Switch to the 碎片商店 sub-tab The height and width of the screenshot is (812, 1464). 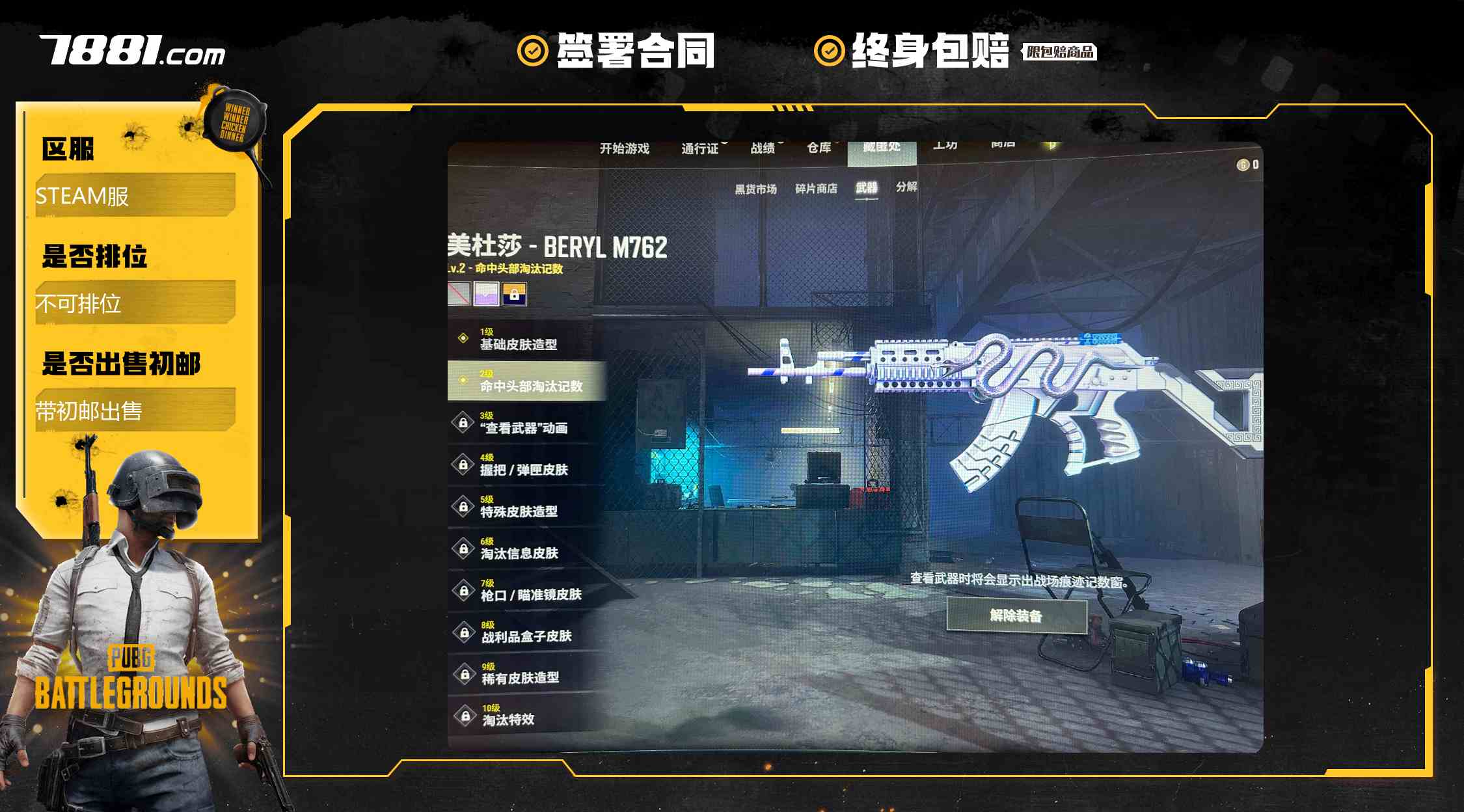point(816,189)
